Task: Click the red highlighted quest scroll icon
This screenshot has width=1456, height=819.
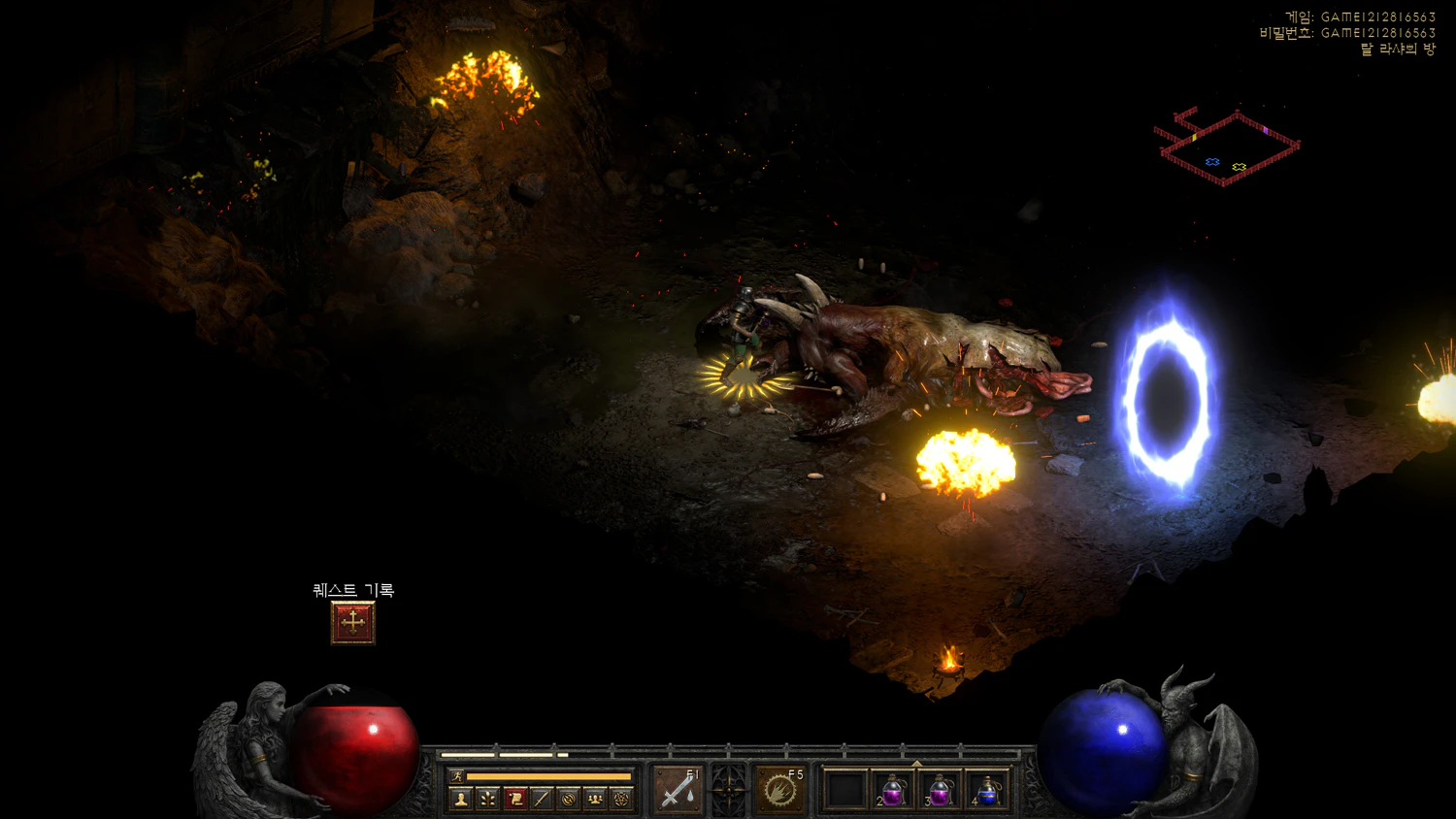Action: (x=515, y=799)
